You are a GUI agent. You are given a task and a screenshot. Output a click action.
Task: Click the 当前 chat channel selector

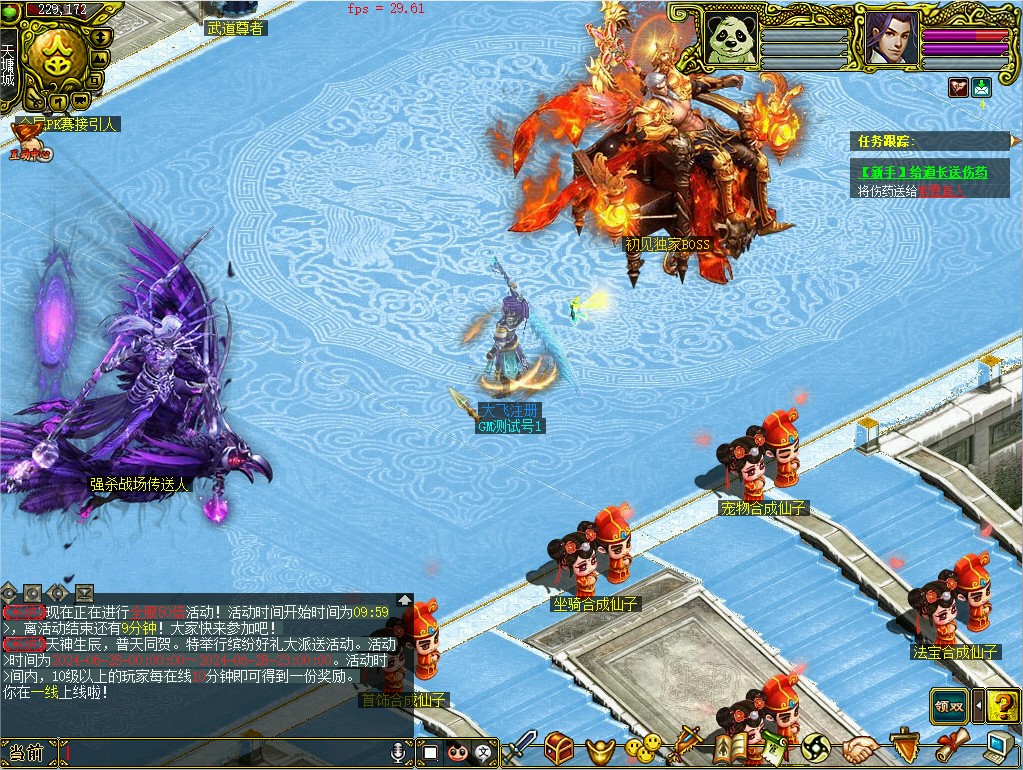coord(28,753)
